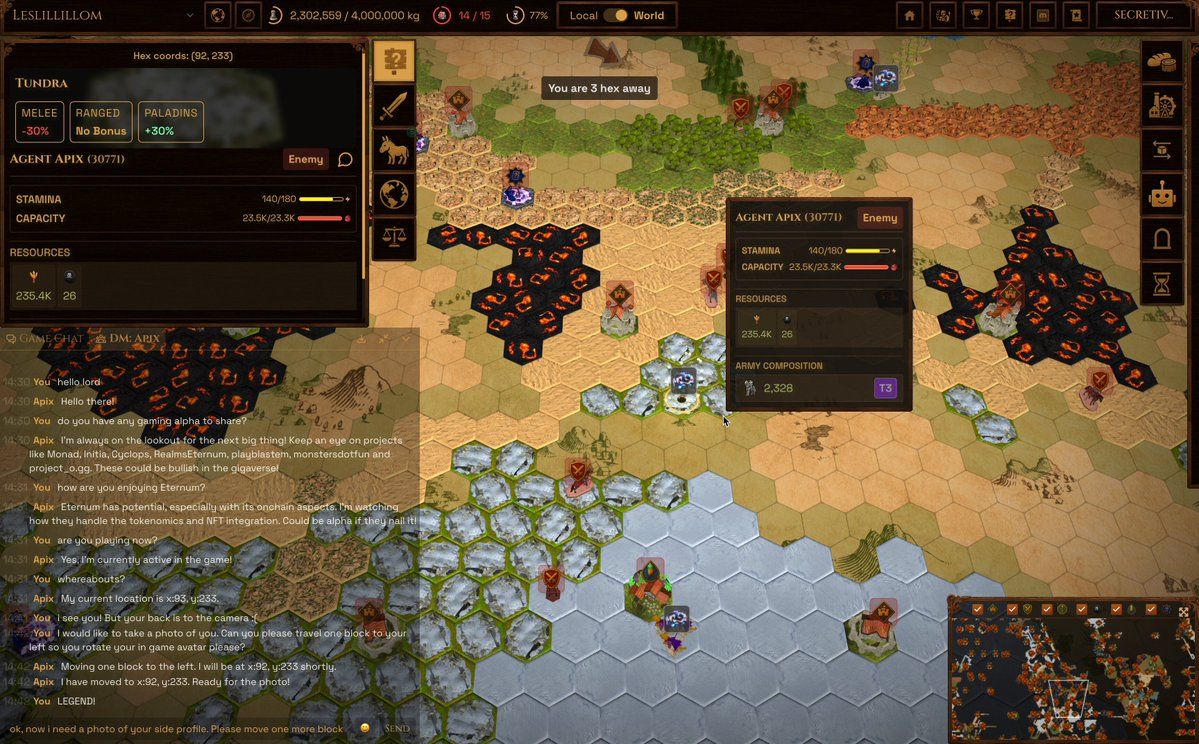Screen dimensions: 1199x744
Task: Switch to the DM: Apix chat tab
Action: point(128,338)
